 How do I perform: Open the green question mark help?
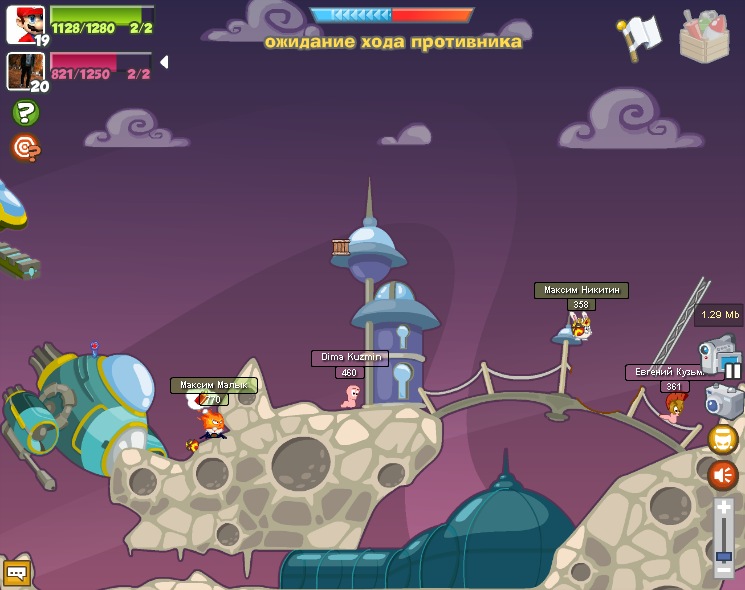point(25,113)
